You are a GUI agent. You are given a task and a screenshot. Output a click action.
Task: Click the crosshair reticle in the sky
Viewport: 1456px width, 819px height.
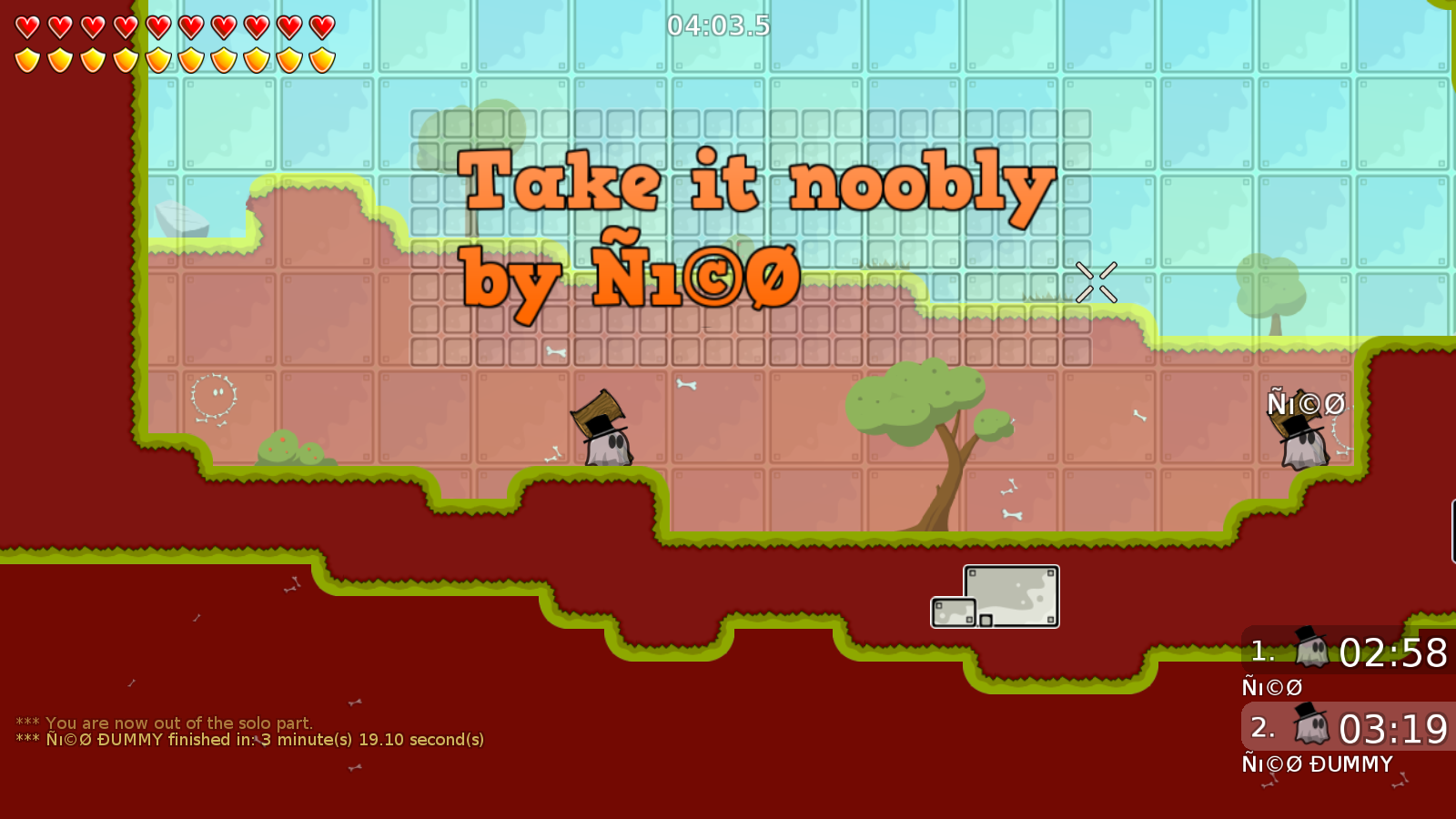pyautogui.click(x=1096, y=282)
